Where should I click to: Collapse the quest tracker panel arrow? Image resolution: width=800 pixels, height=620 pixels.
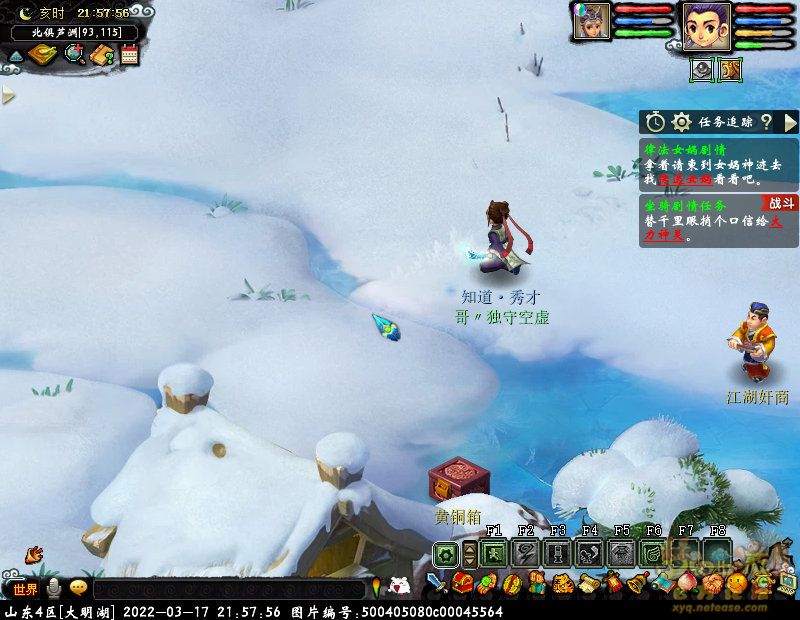pyautogui.click(x=790, y=122)
